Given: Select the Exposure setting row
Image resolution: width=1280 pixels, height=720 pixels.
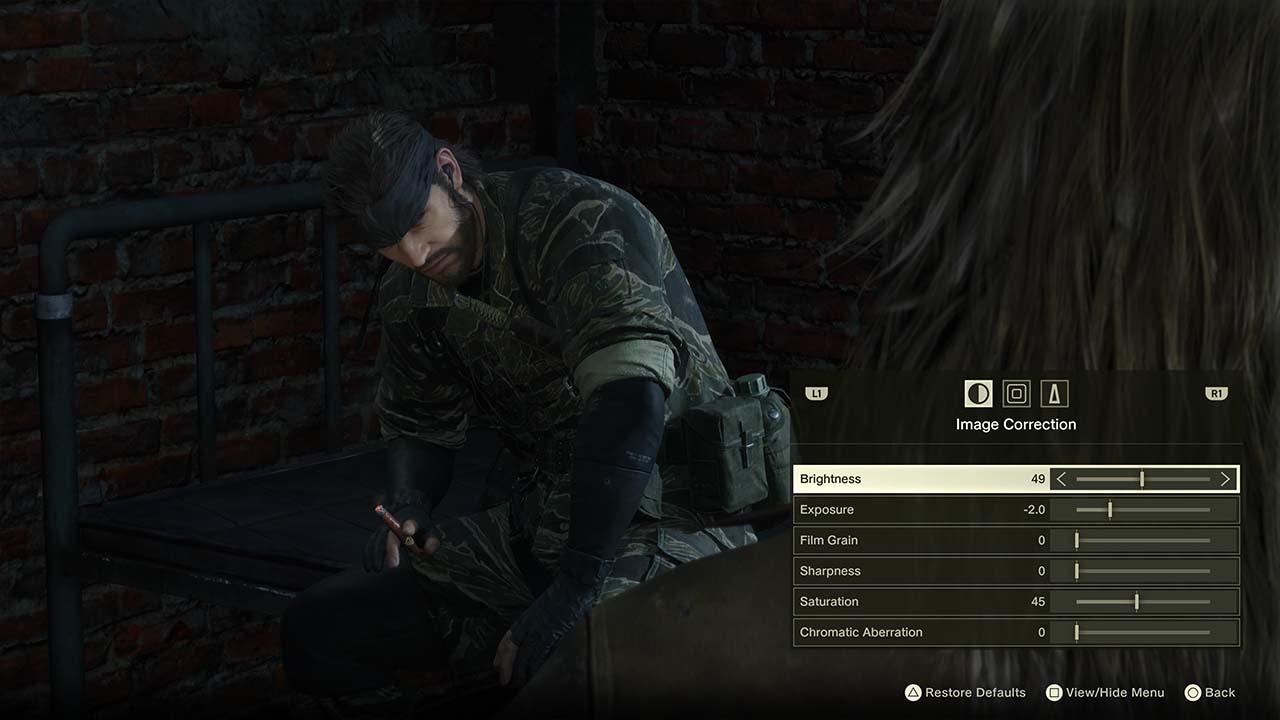Looking at the screenshot, I should click(x=900, y=510).
